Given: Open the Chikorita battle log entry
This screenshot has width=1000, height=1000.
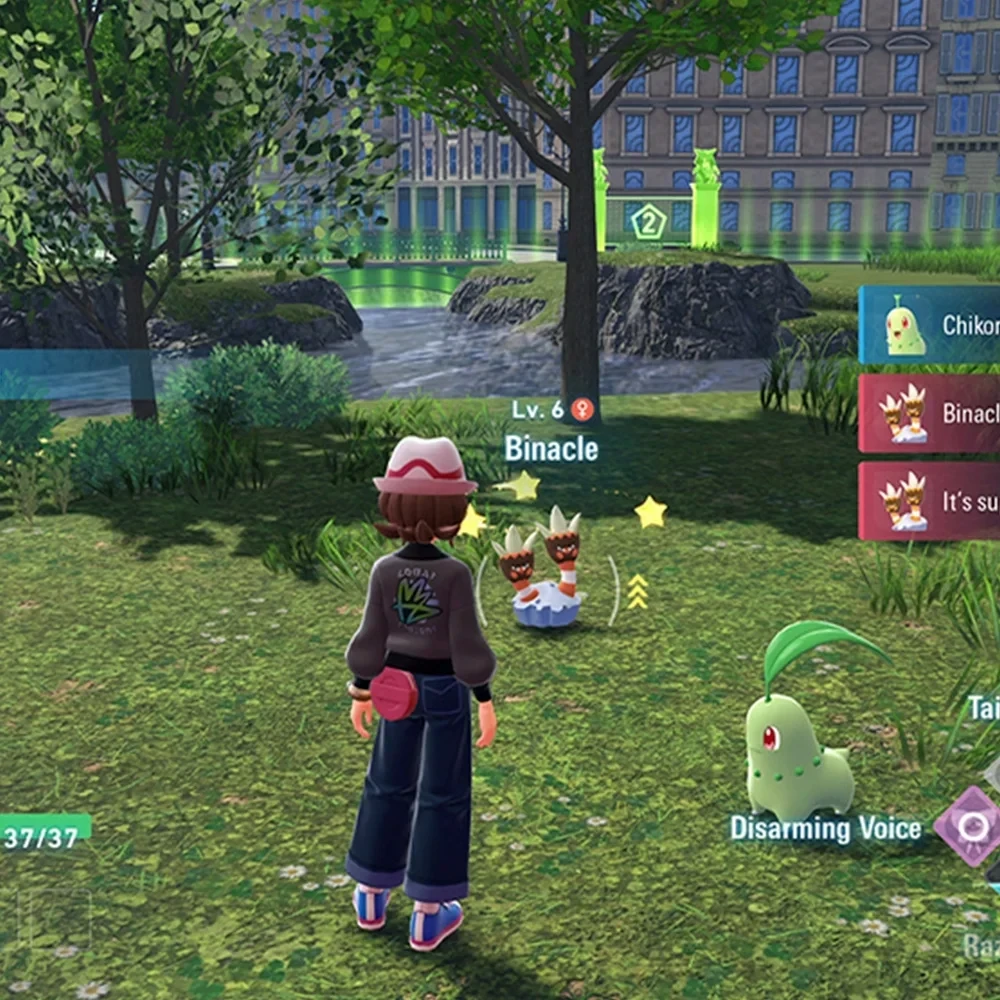Looking at the screenshot, I should [x=929, y=325].
